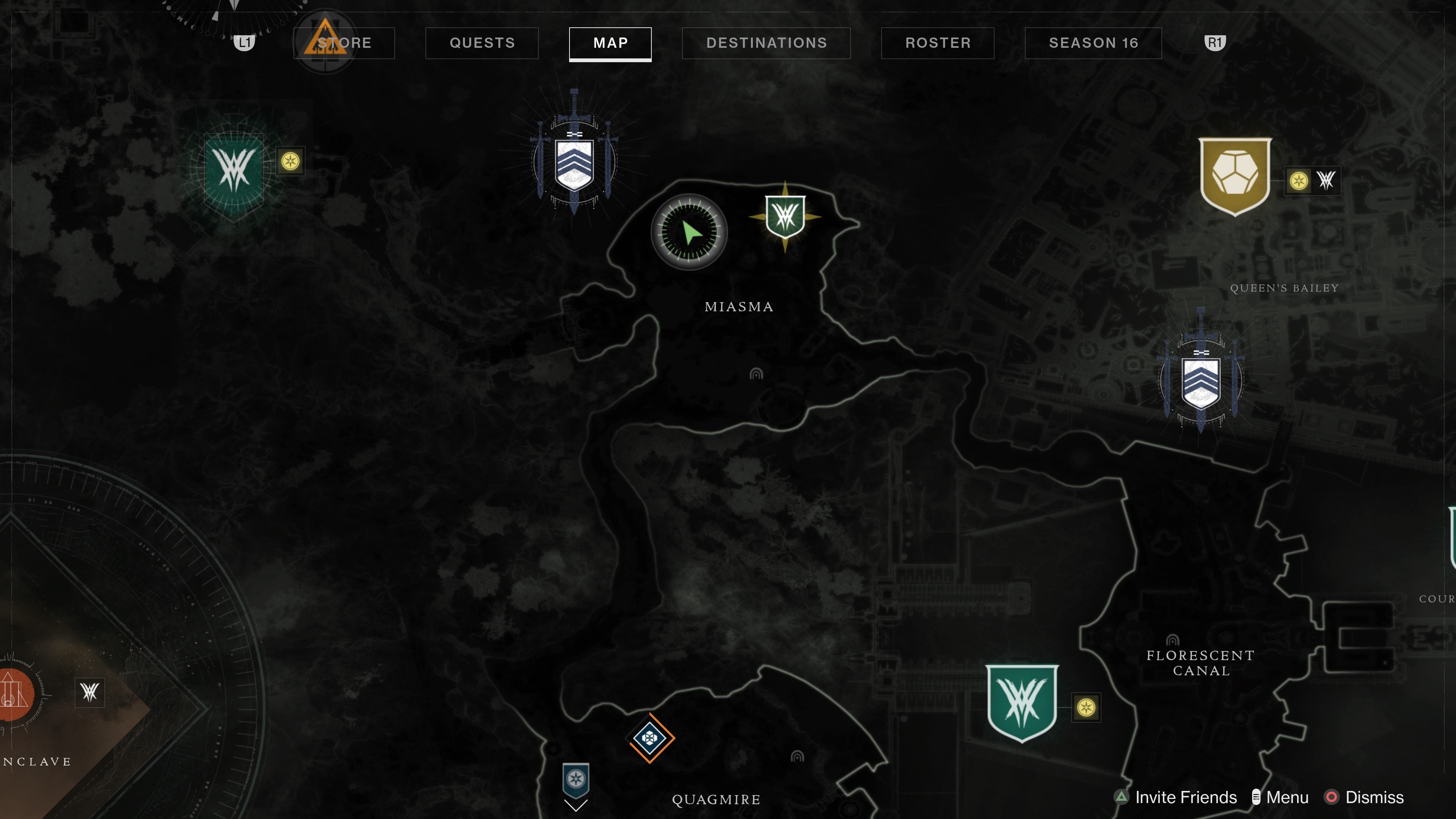Image resolution: width=1456 pixels, height=819 pixels.
Task: Switch to the Destinations tab
Action: [x=766, y=43]
